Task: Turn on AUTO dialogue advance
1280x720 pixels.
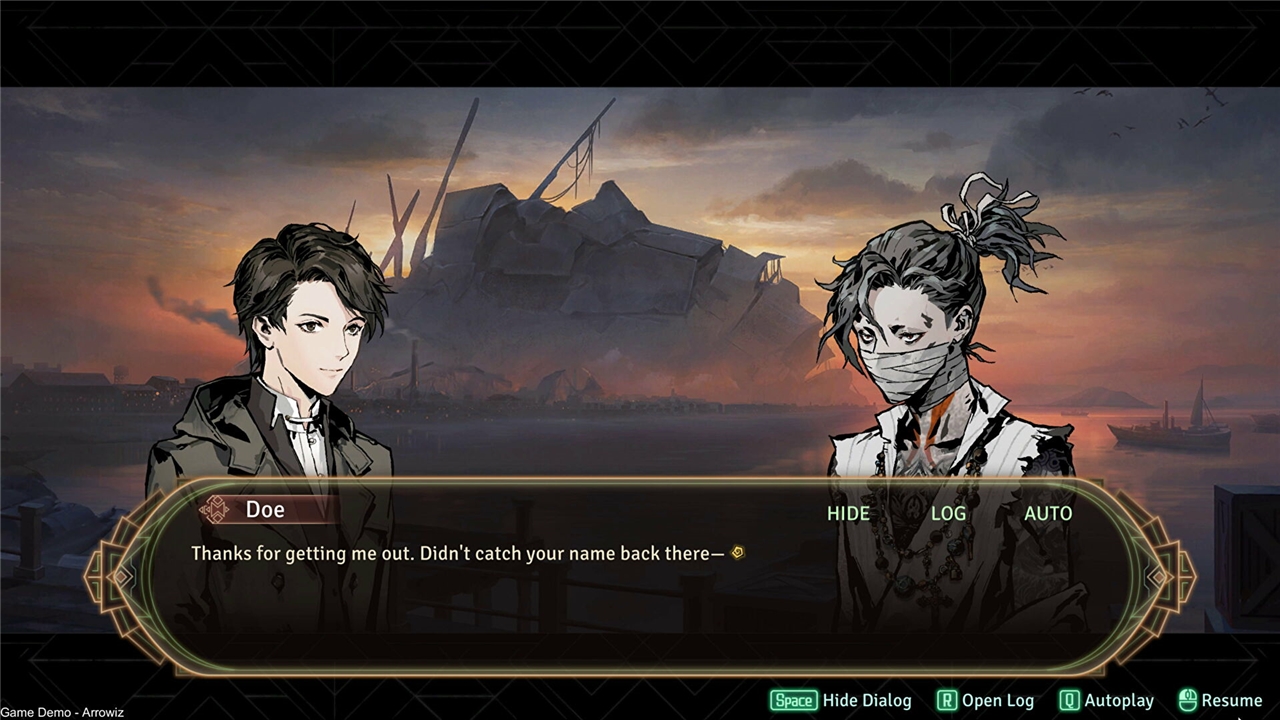Action: click(1047, 513)
